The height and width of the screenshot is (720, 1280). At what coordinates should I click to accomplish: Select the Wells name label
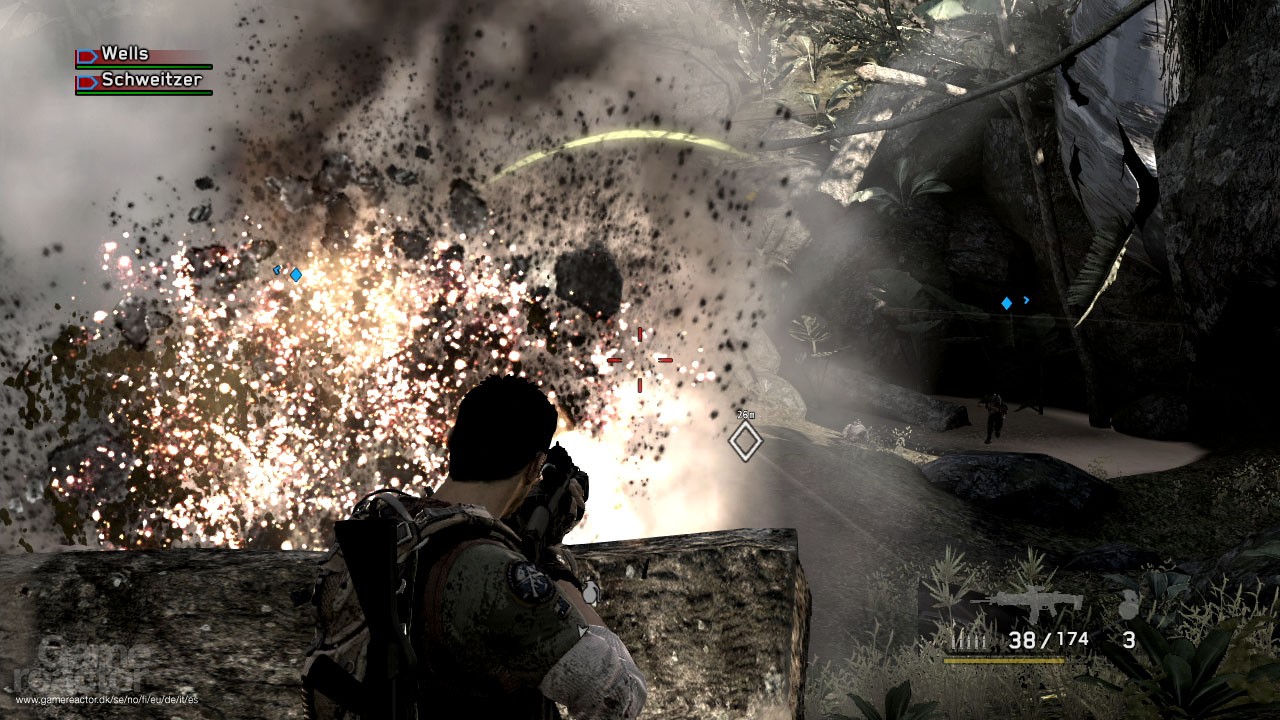coord(125,53)
